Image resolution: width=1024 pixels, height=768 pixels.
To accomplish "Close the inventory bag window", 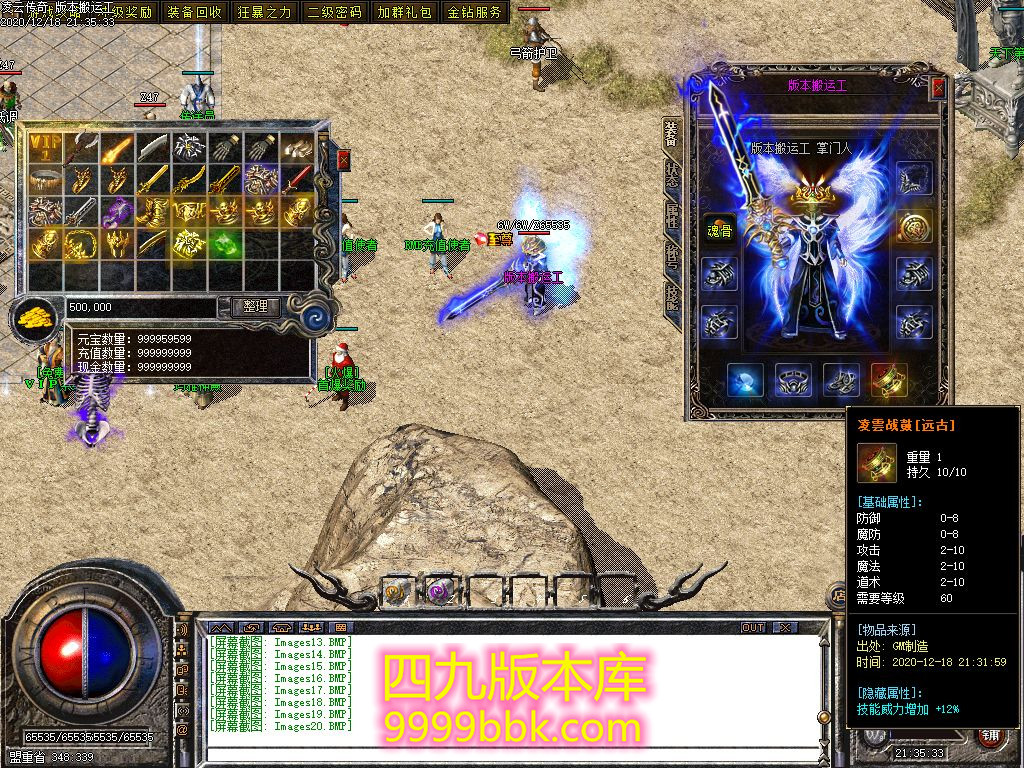I will pyautogui.click(x=344, y=160).
